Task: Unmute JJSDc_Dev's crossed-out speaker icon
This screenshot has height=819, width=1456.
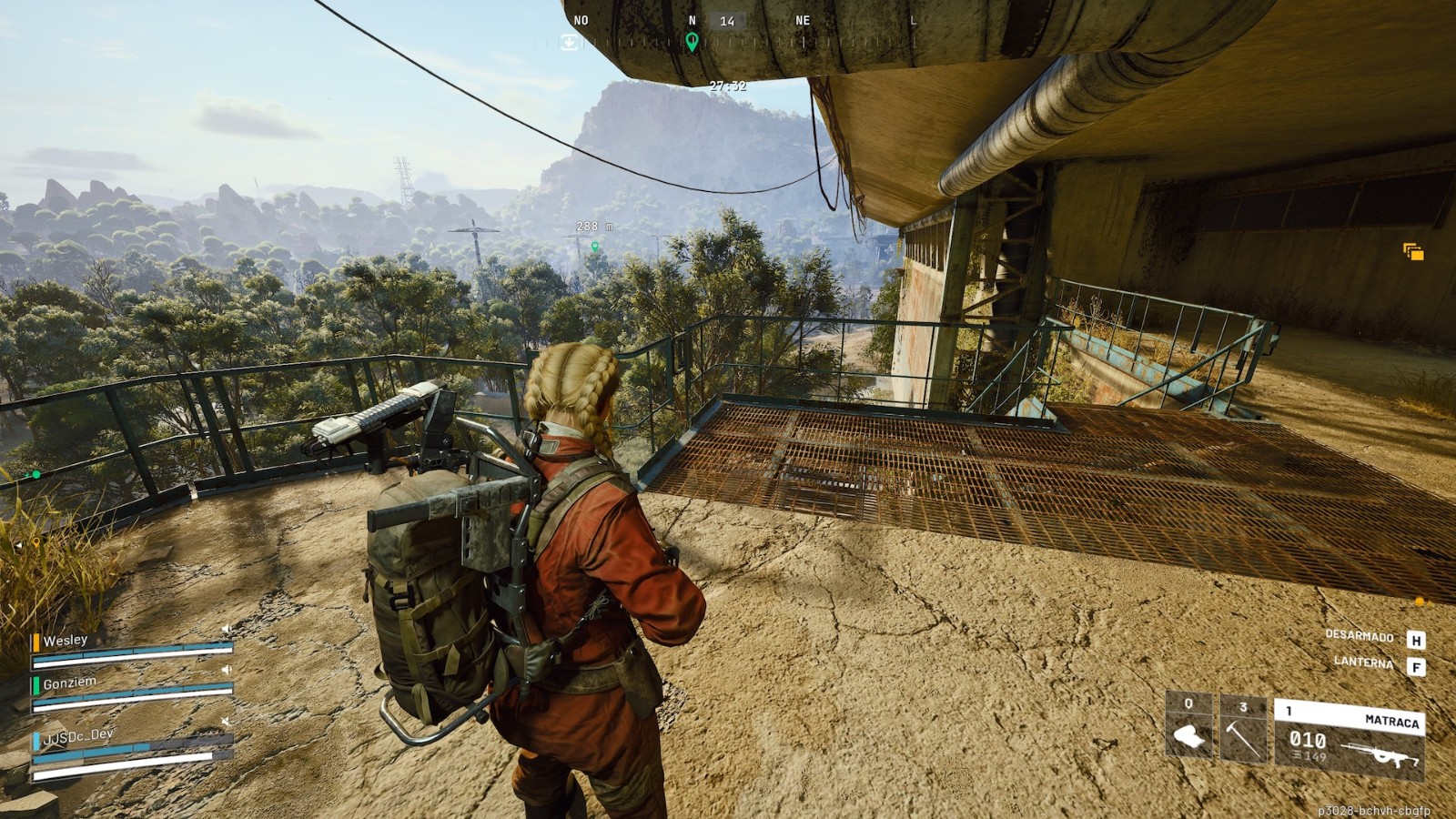Action: coord(227,722)
